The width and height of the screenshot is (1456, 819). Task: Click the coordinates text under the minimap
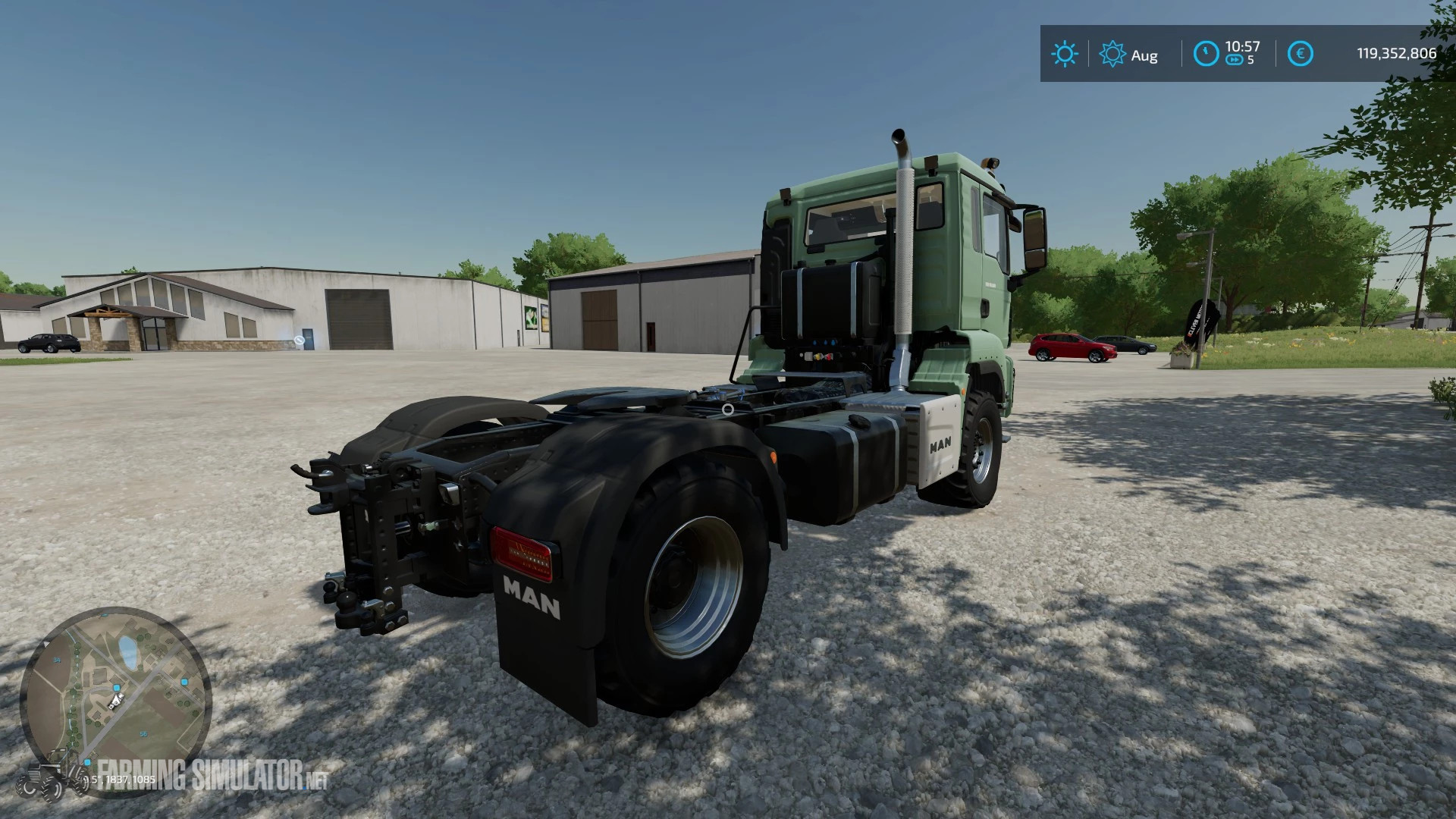(120, 780)
